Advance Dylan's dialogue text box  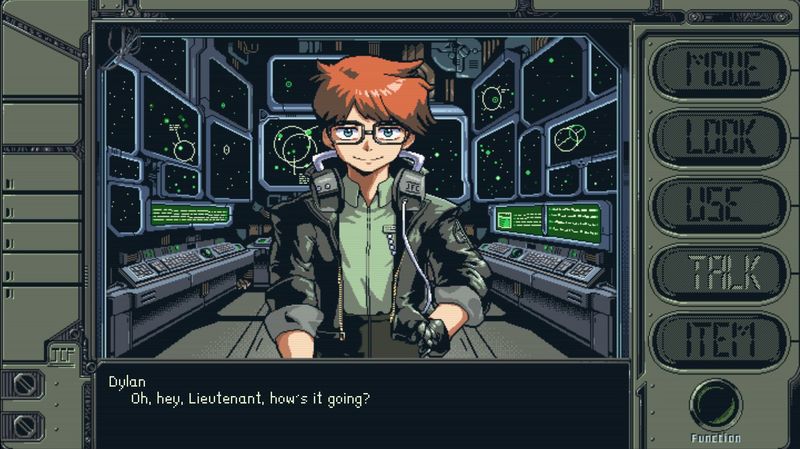(362, 405)
